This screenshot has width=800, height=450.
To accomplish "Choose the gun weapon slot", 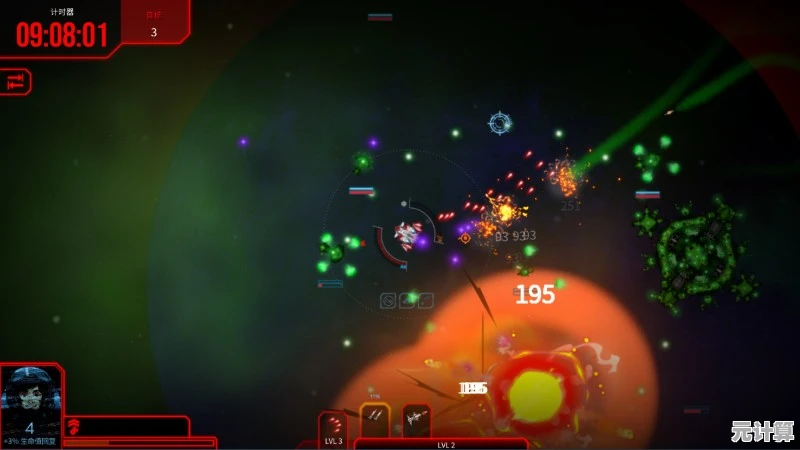I will 416,421.
